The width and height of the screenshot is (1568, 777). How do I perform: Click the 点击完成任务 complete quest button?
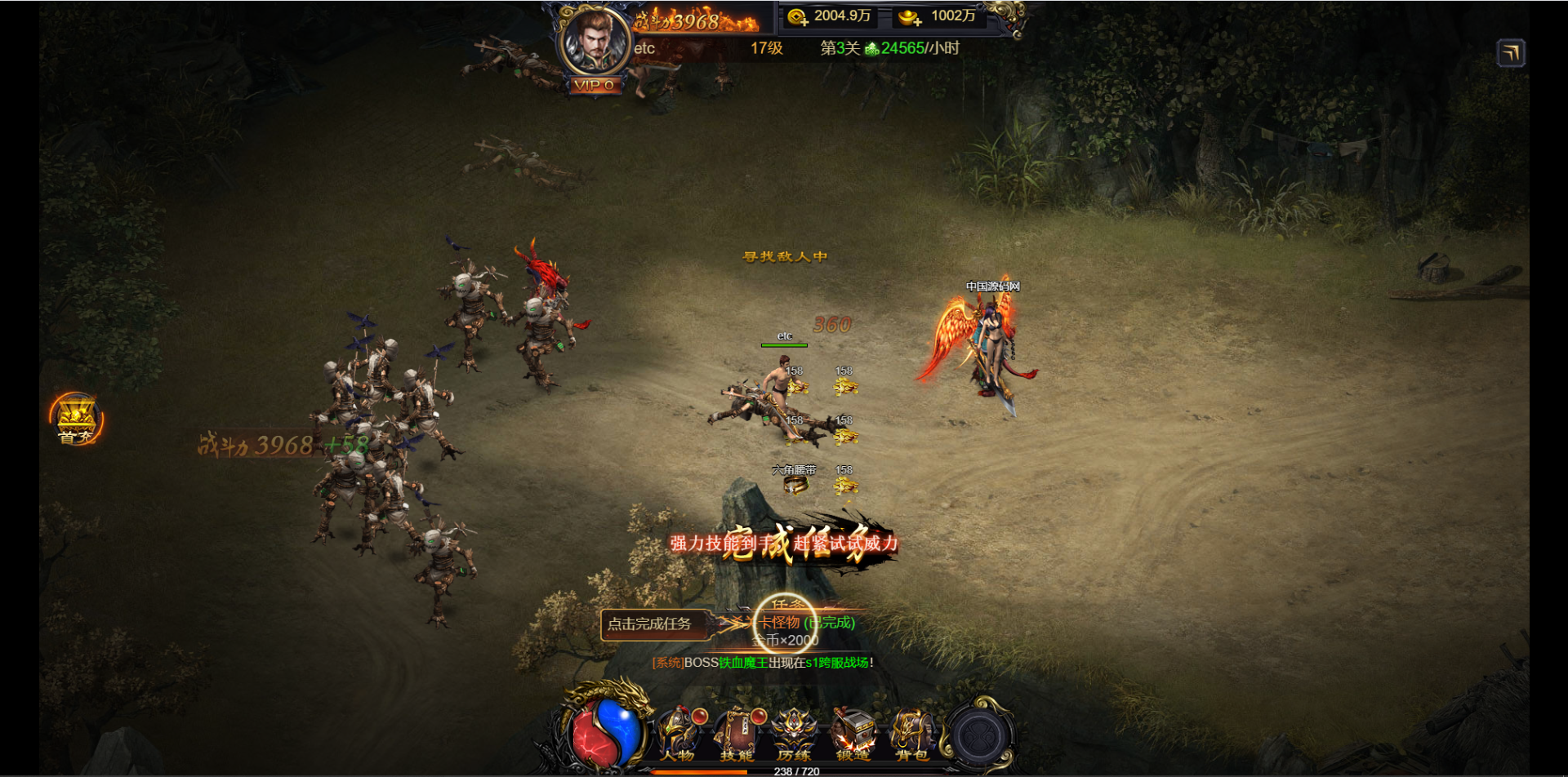[x=650, y=624]
